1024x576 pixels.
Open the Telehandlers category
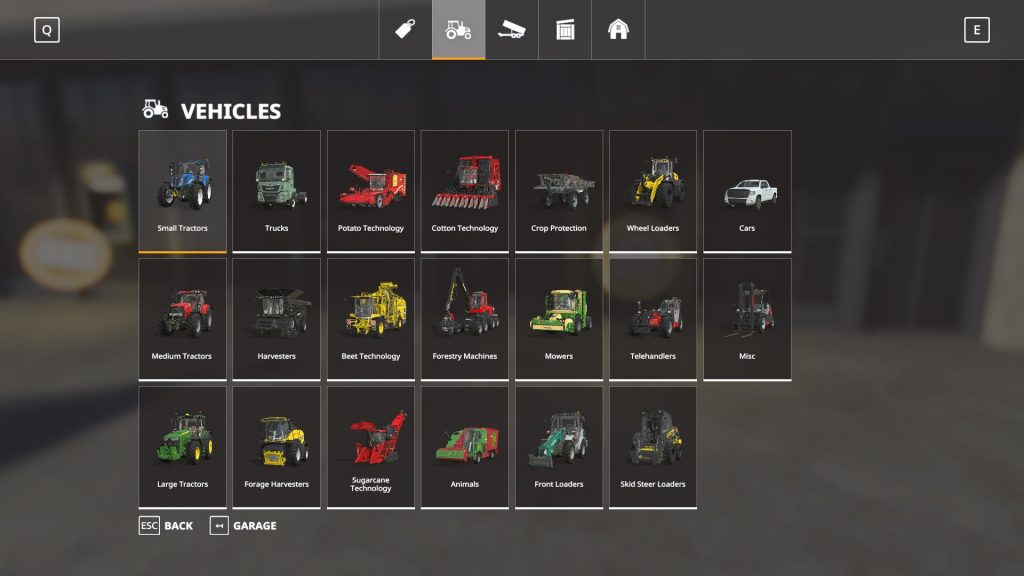pos(653,318)
